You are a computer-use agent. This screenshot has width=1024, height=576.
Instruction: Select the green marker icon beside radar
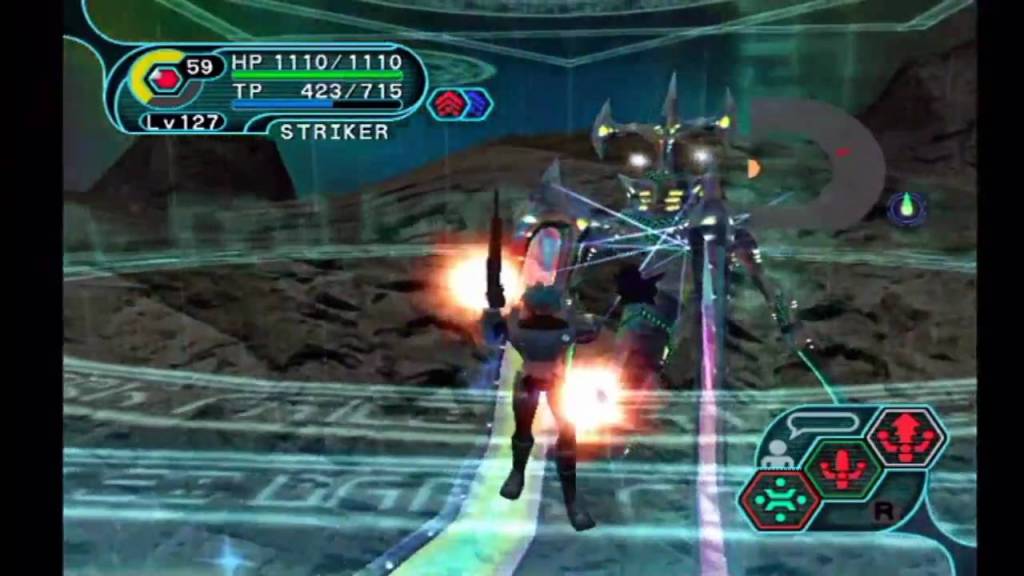point(907,207)
